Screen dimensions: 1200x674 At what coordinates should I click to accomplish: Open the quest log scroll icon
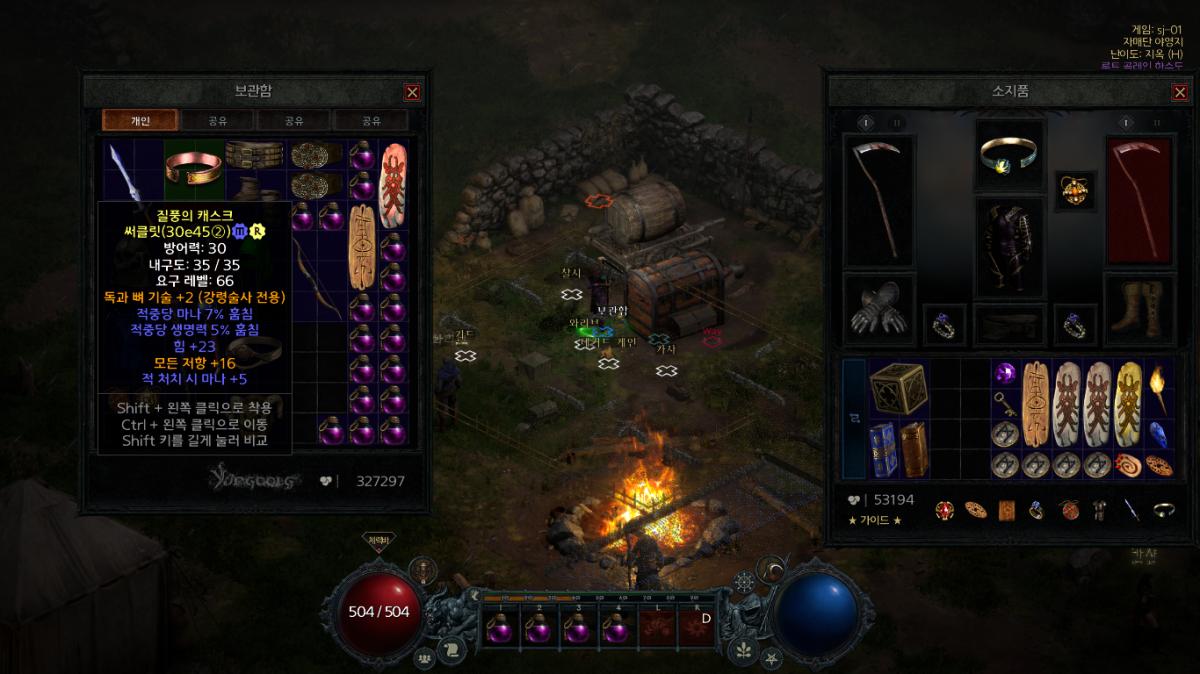pos(451,648)
